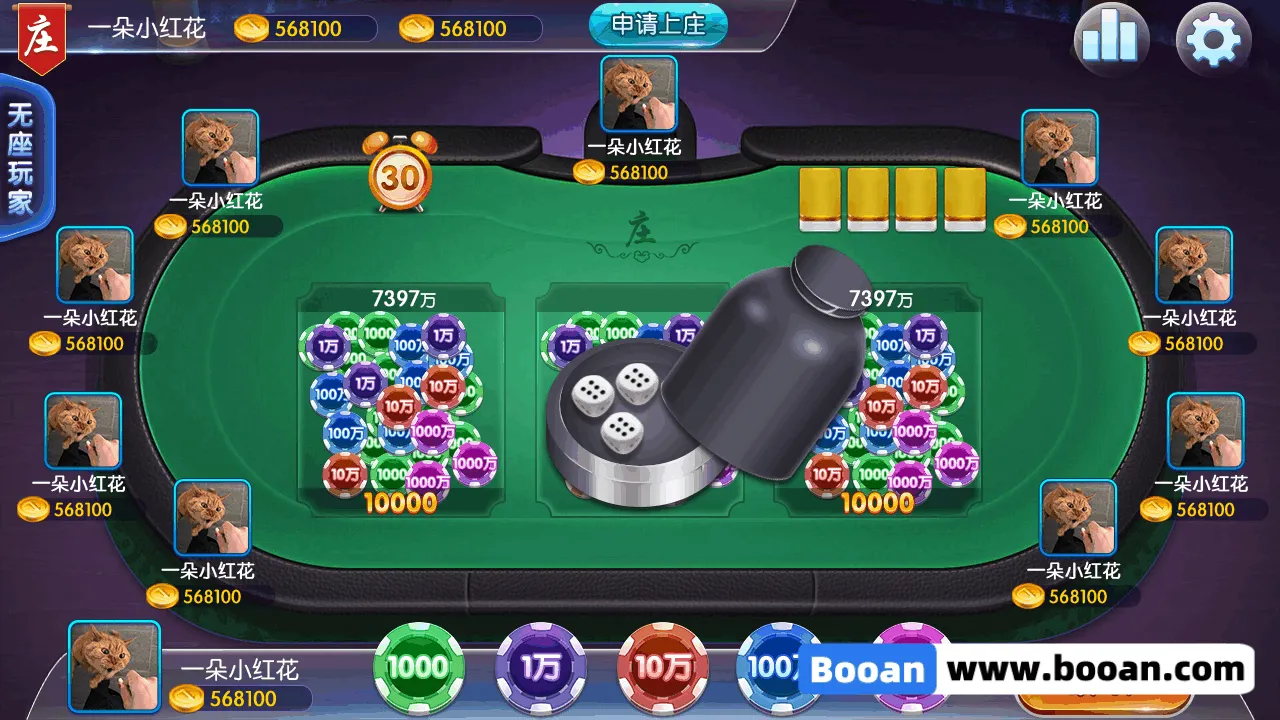Click the top center seated player avatar
Screen dimensions: 1280x720
(639, 94)
